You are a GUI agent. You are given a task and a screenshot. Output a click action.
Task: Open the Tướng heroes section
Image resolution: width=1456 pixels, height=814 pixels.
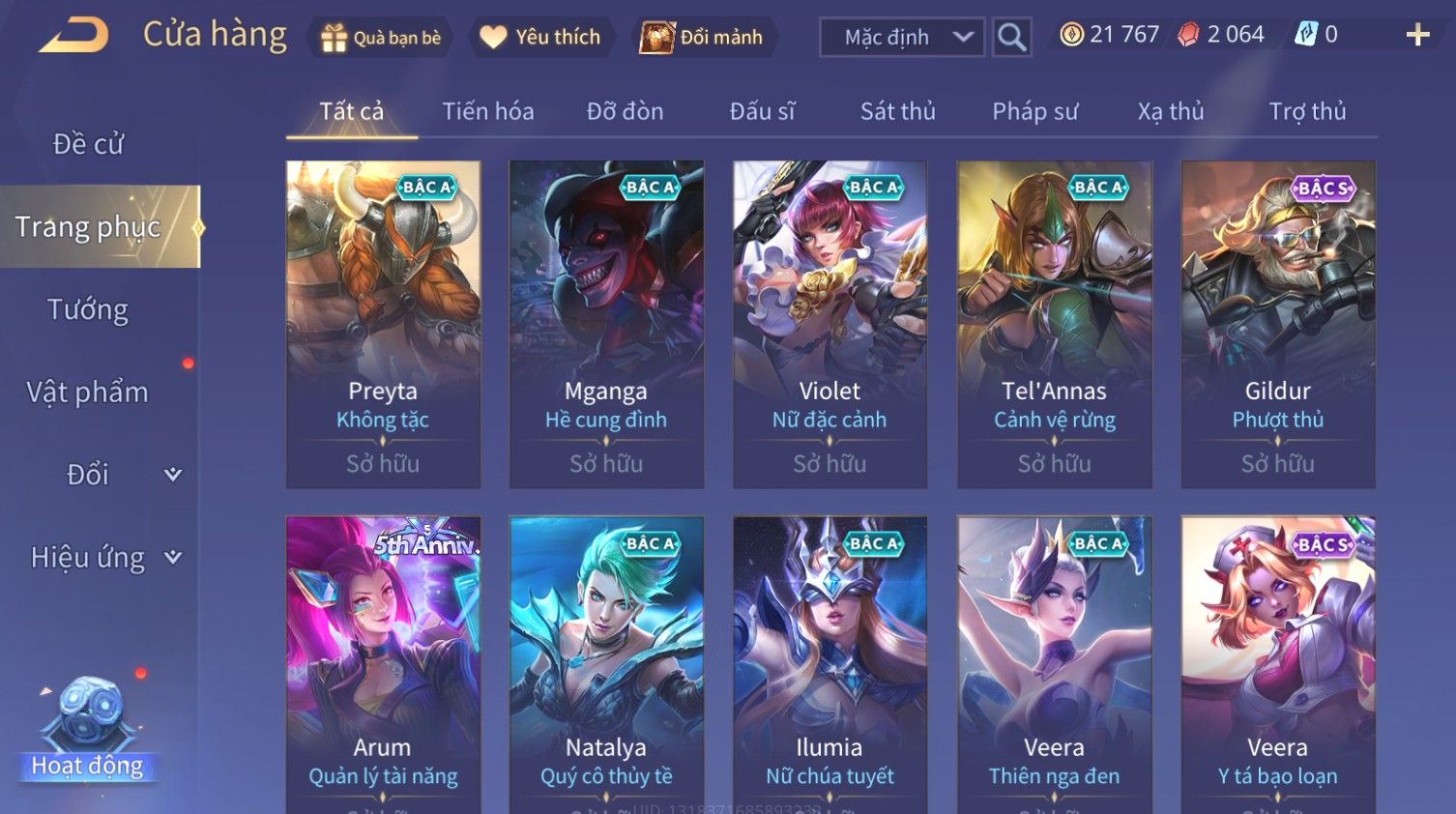click(x=88, y=310)
